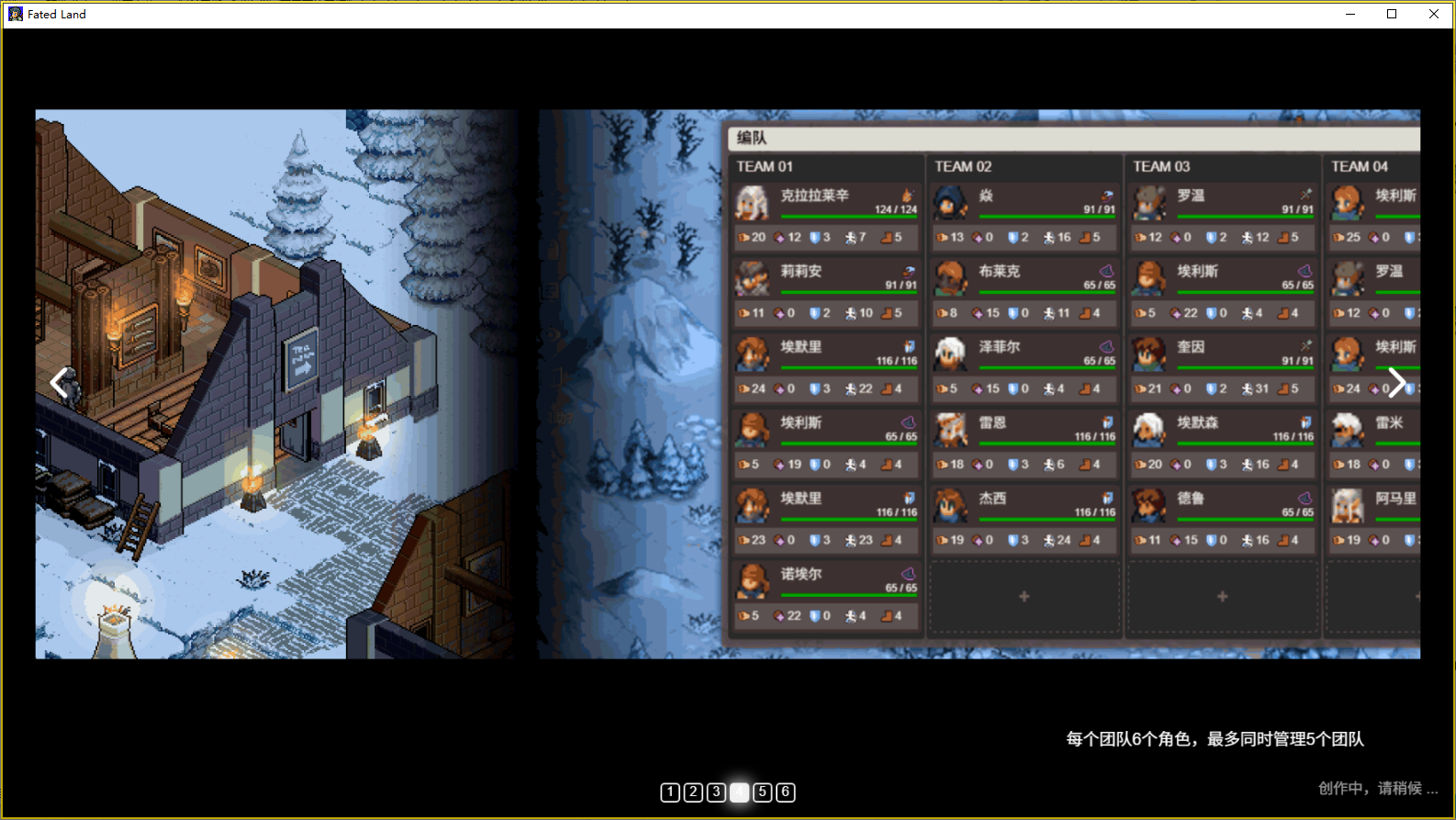Minimize the Fated Land window

1350,14
